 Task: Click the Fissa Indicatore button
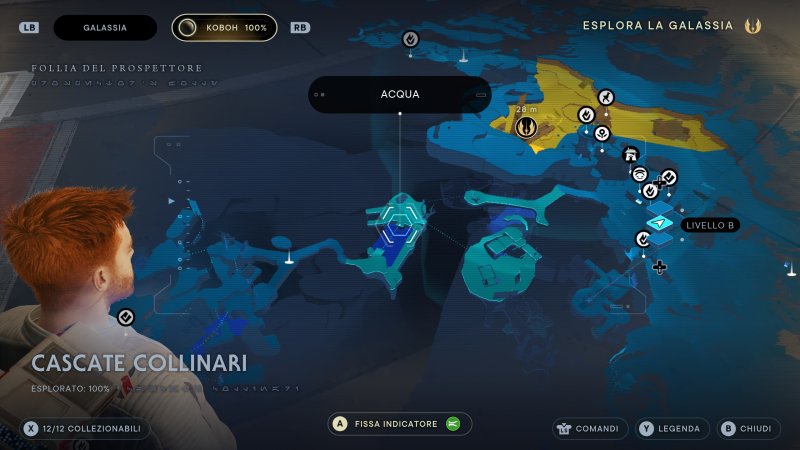coord(400,424)
